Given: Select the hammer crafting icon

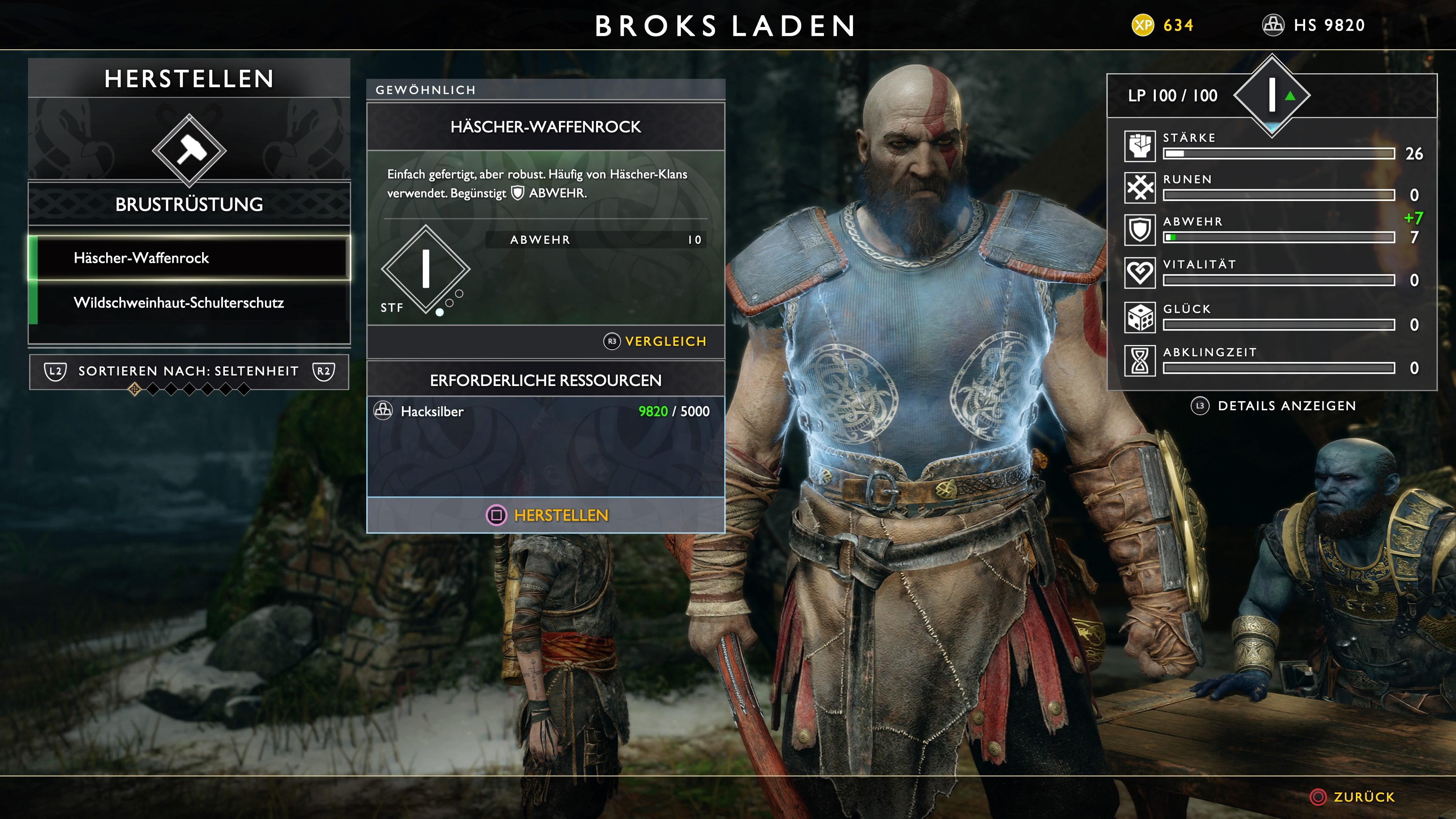Looking at the screenshot, I should [x=189, y=150].
